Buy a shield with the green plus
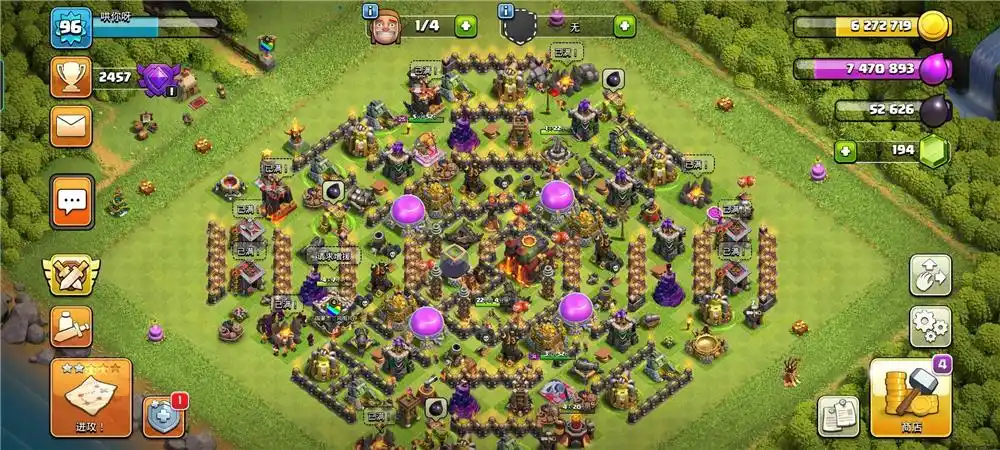1000x450 pixels. (x=624, y=26)
